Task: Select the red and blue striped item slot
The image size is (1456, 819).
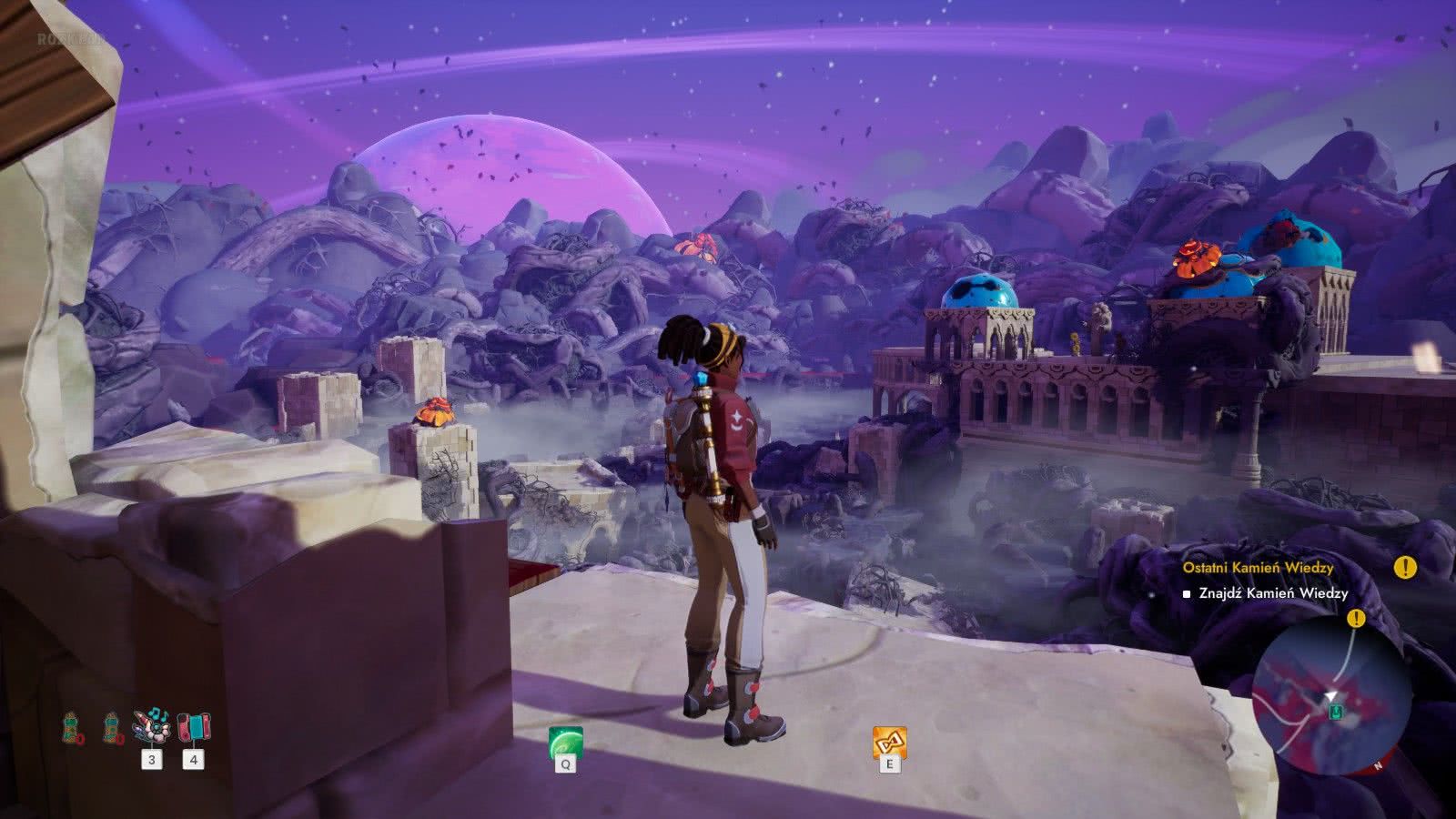Action: click(193, 728)
